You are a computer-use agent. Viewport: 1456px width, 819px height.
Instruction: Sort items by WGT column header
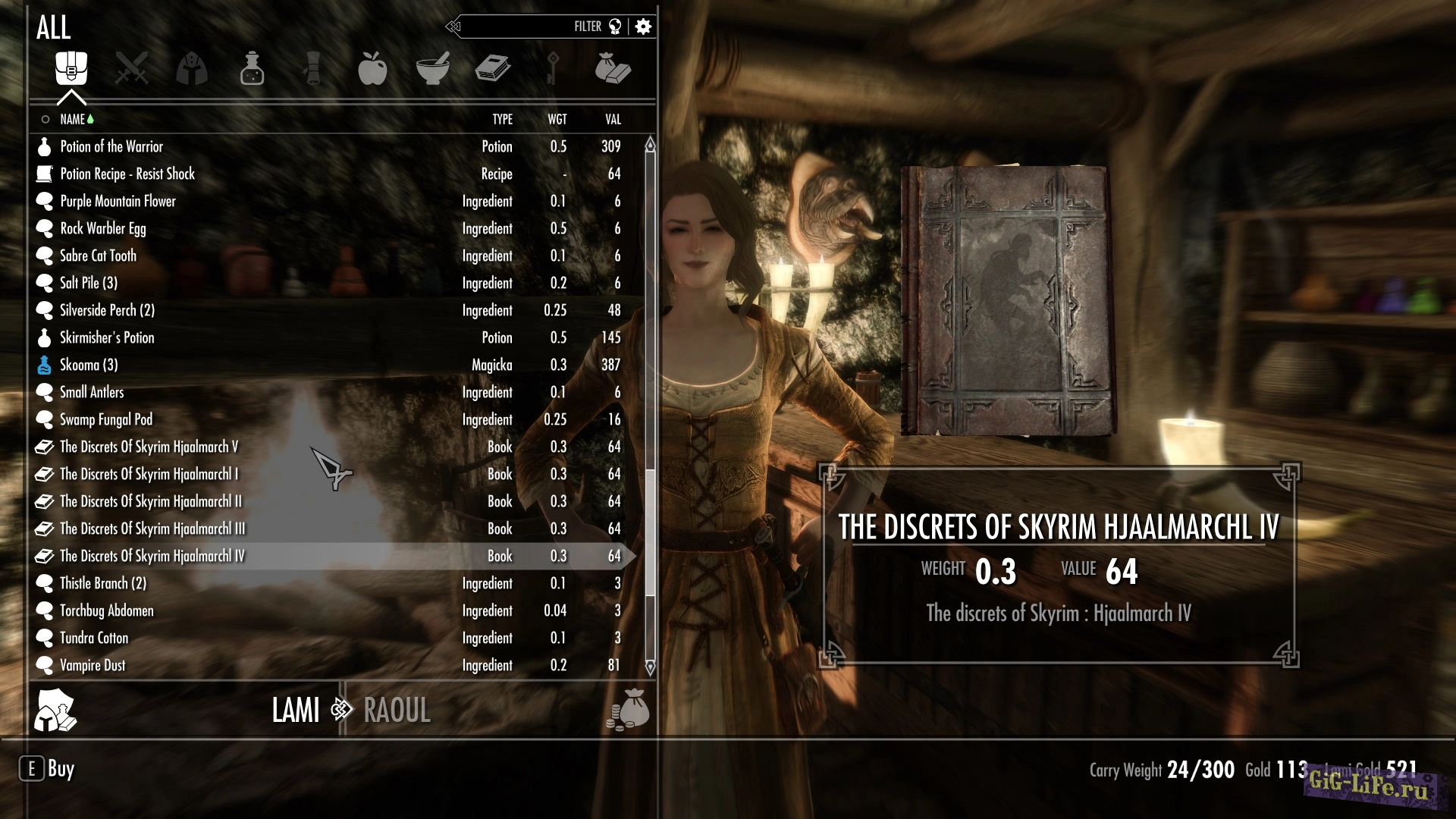point(557,119)
